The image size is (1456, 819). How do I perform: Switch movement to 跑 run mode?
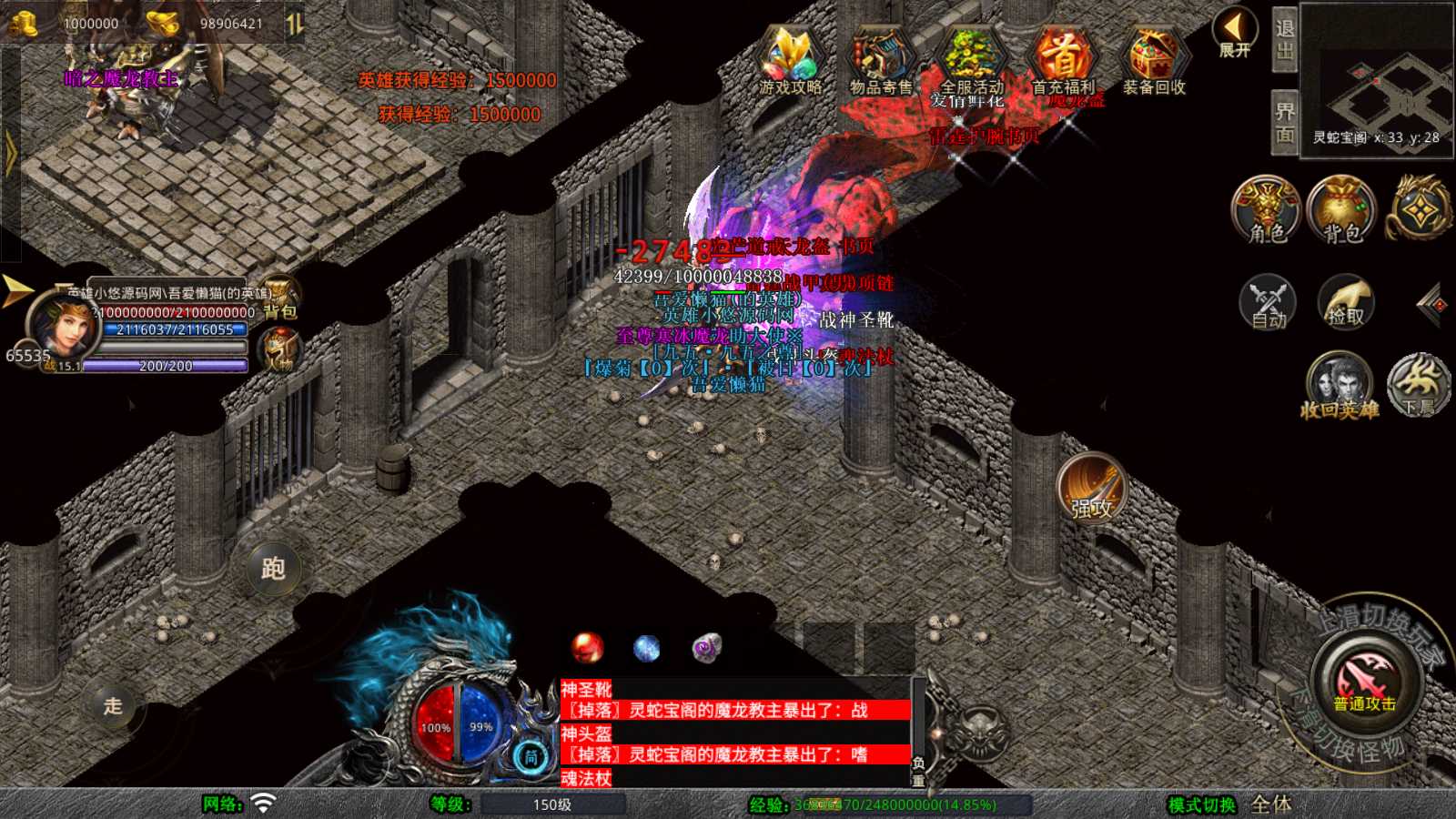[273, 568]
